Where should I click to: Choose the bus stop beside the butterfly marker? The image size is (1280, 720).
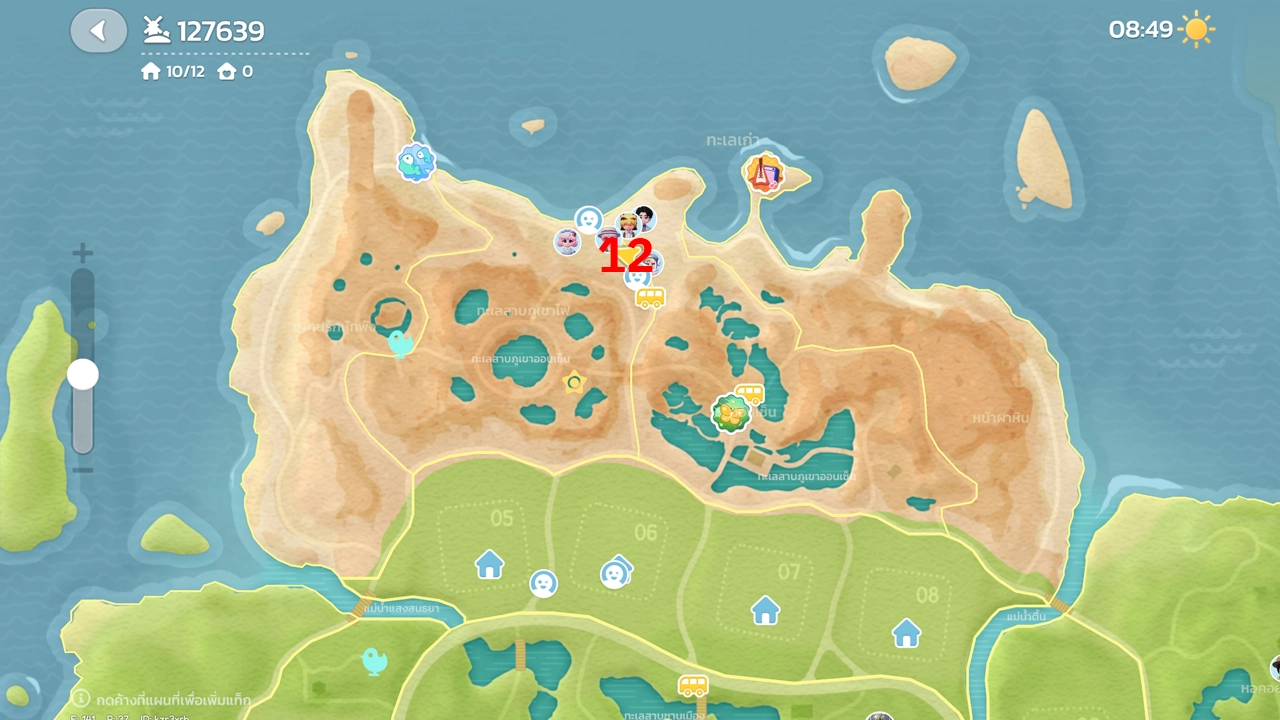point(750,393)
